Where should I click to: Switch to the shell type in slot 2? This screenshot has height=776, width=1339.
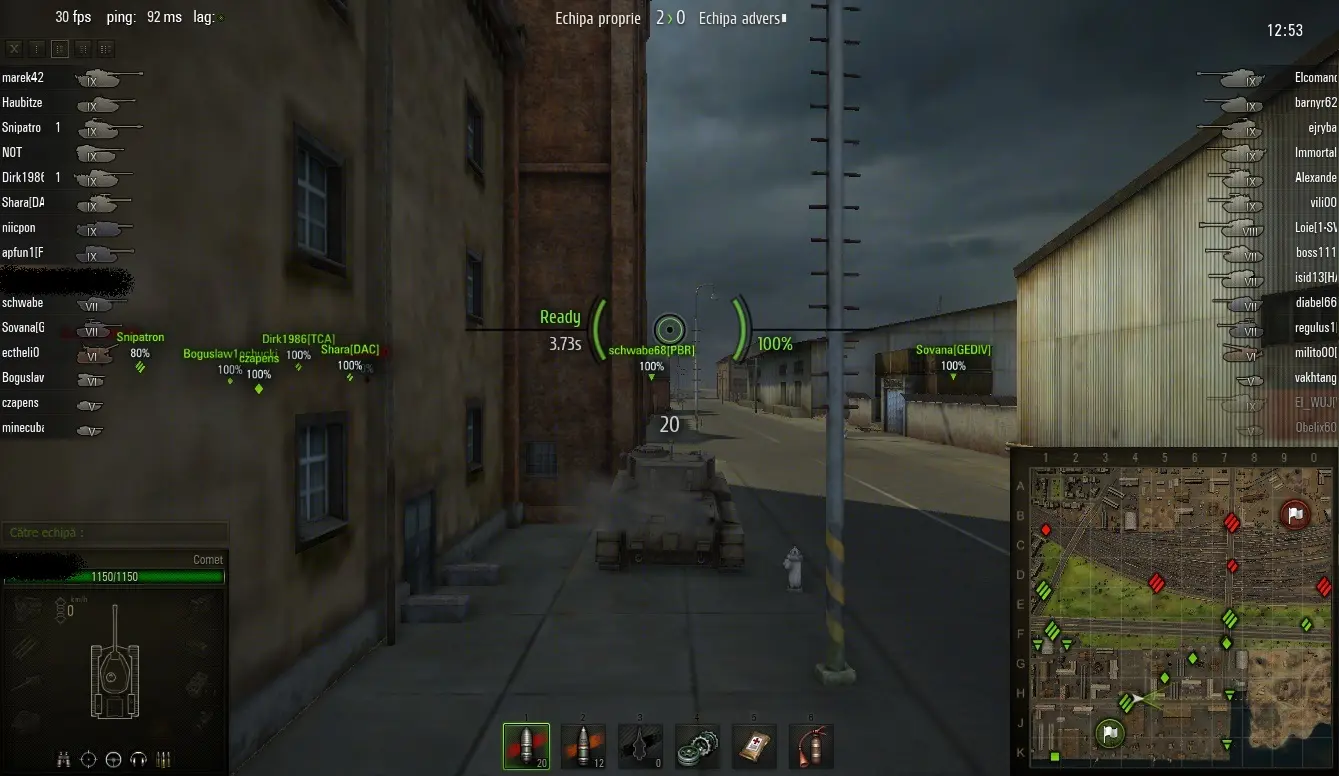tap(583, 746)
